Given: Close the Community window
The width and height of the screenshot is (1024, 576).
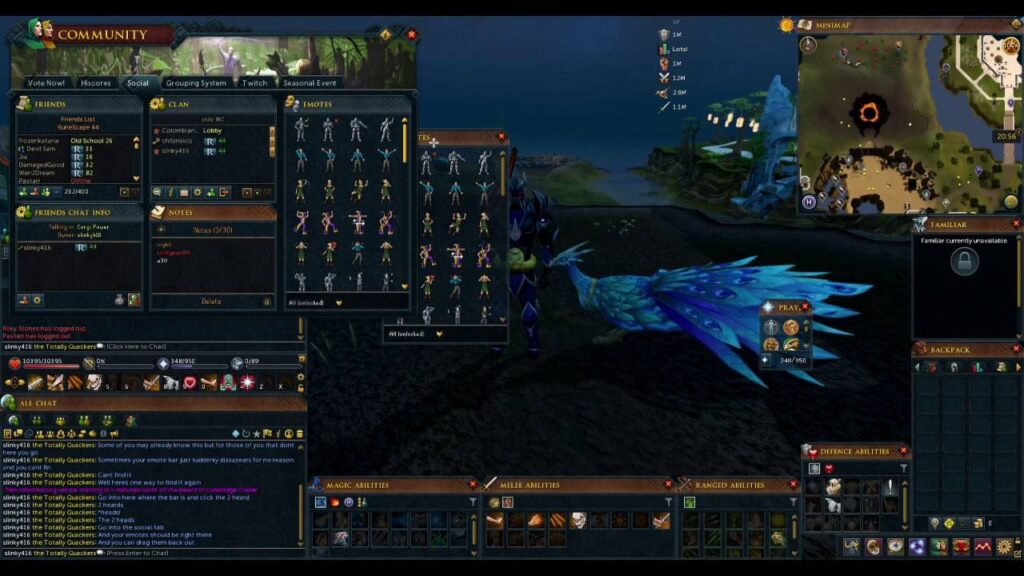Looking at the screenshot, I should coord(411,34).
